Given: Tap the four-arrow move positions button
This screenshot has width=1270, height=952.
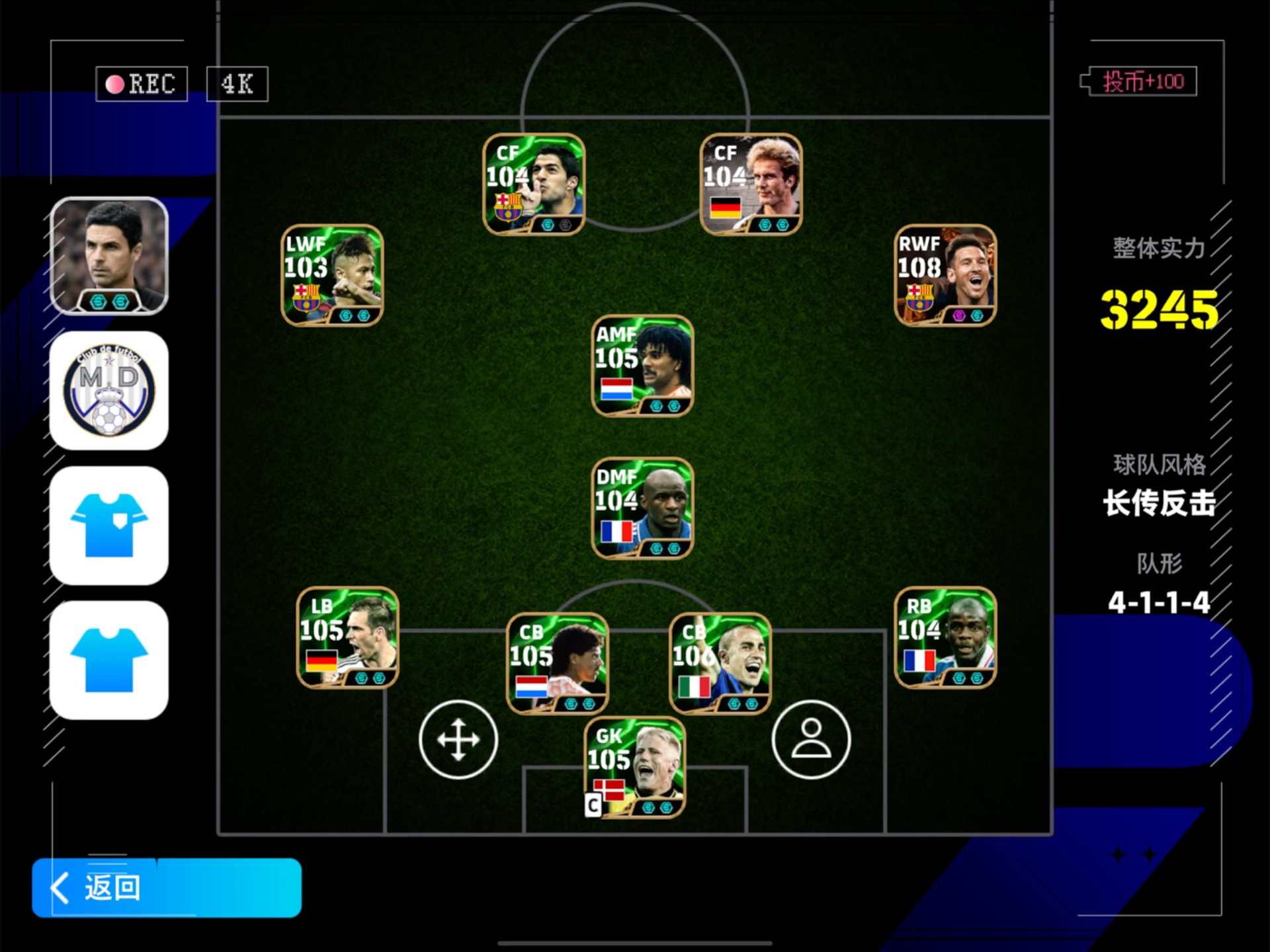Looking at the screenshot, I should pos(458,739).
